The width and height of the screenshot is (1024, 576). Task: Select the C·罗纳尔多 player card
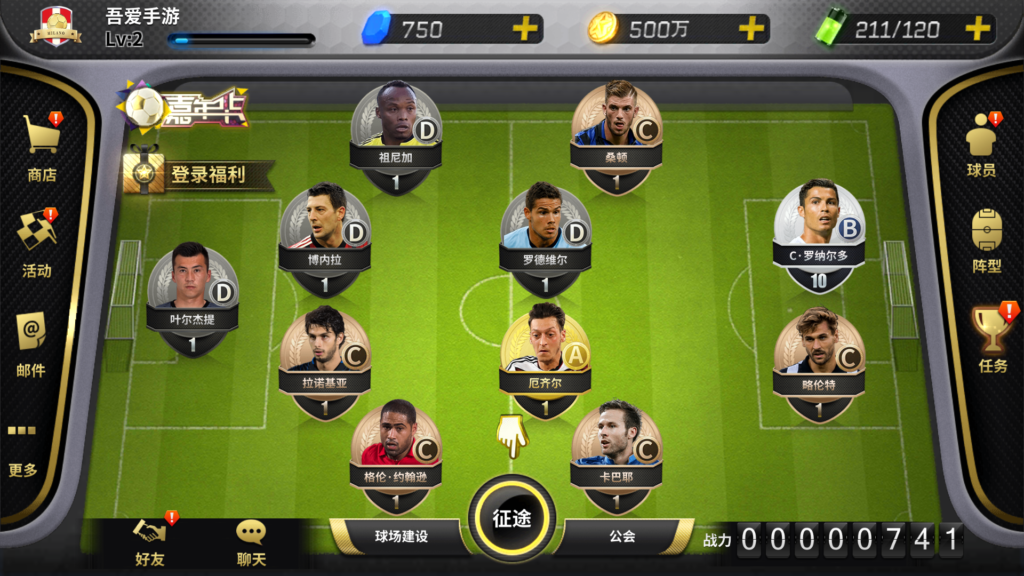pos(819,232)
